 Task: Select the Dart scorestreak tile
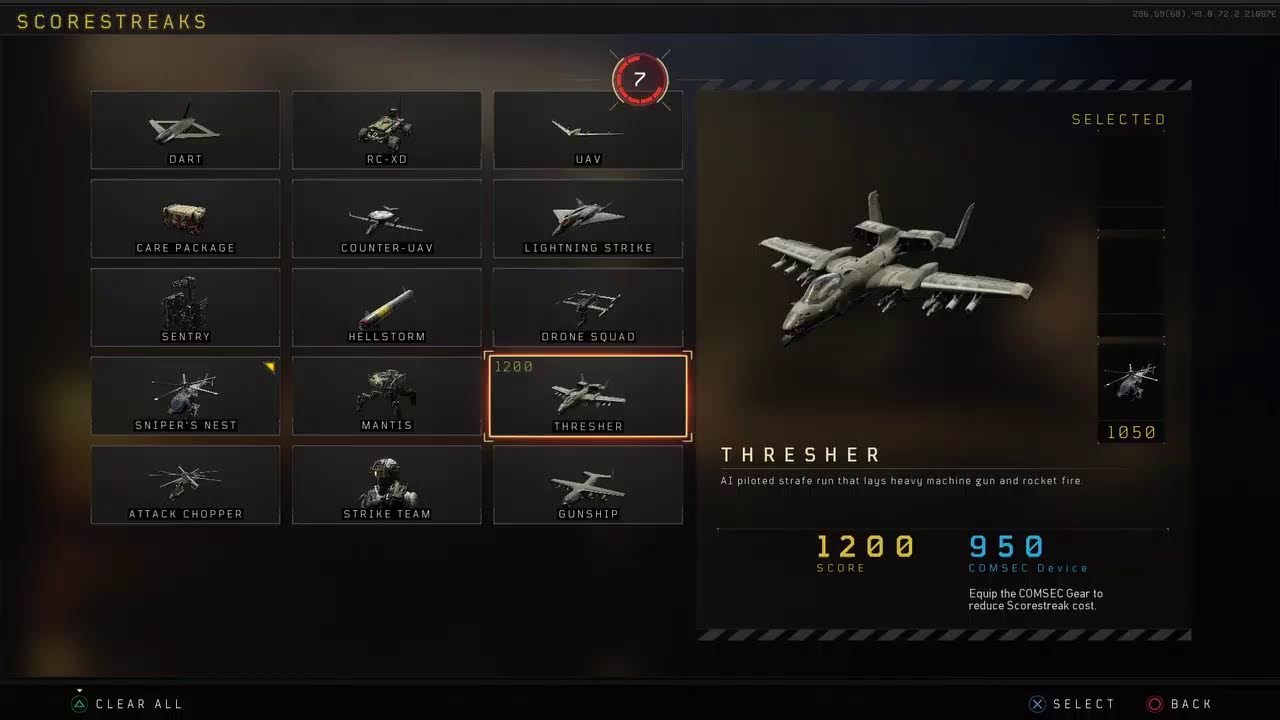pos(185,130)
